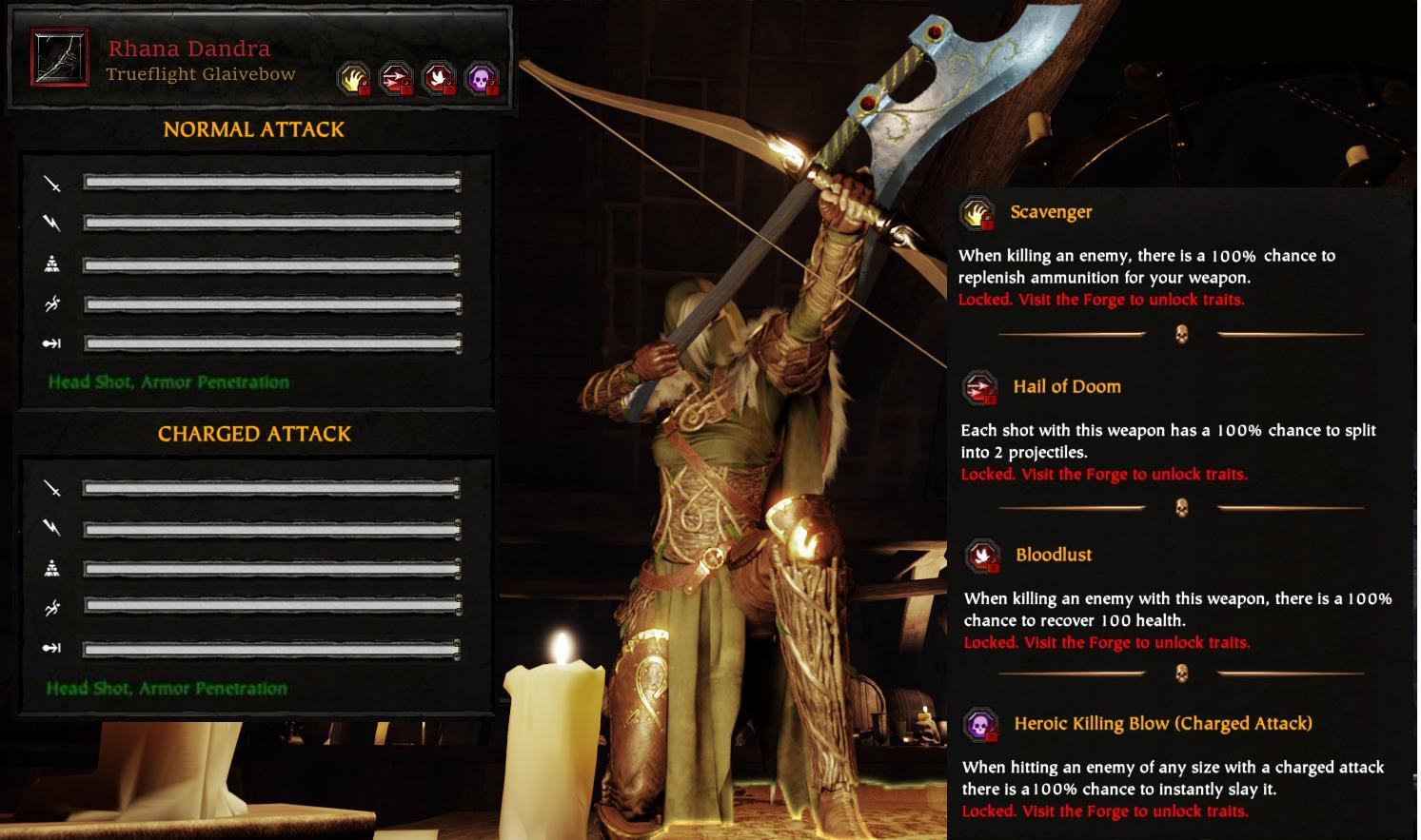Click the Head Shot, Armor Penetration link
The width and height of the screenshot is (1421, 840).
coord(168,381)
